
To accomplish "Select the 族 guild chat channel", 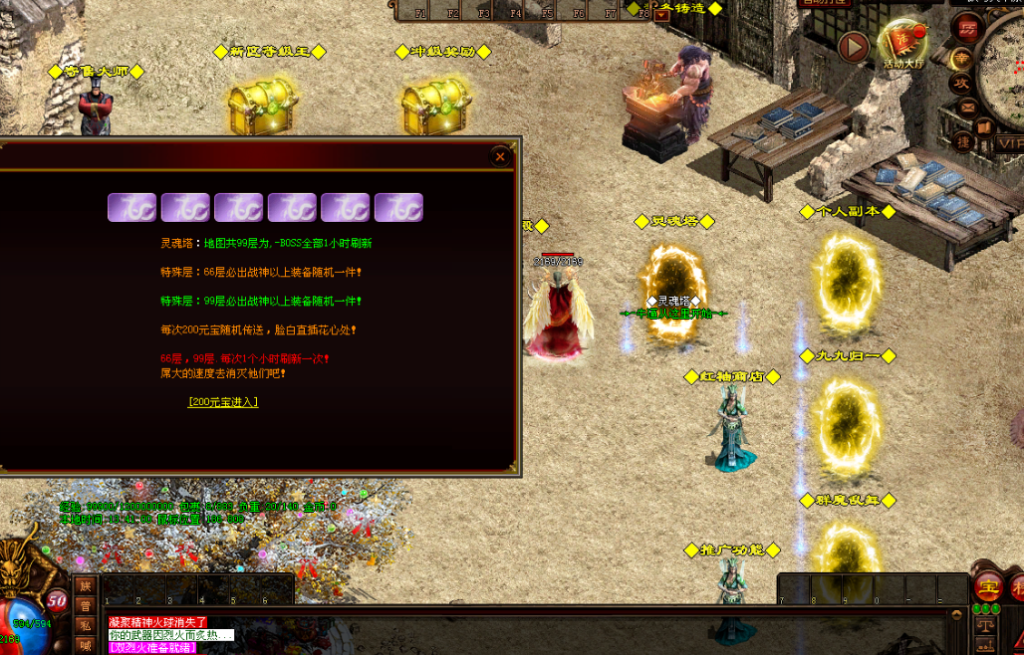I will pos(85,586).
